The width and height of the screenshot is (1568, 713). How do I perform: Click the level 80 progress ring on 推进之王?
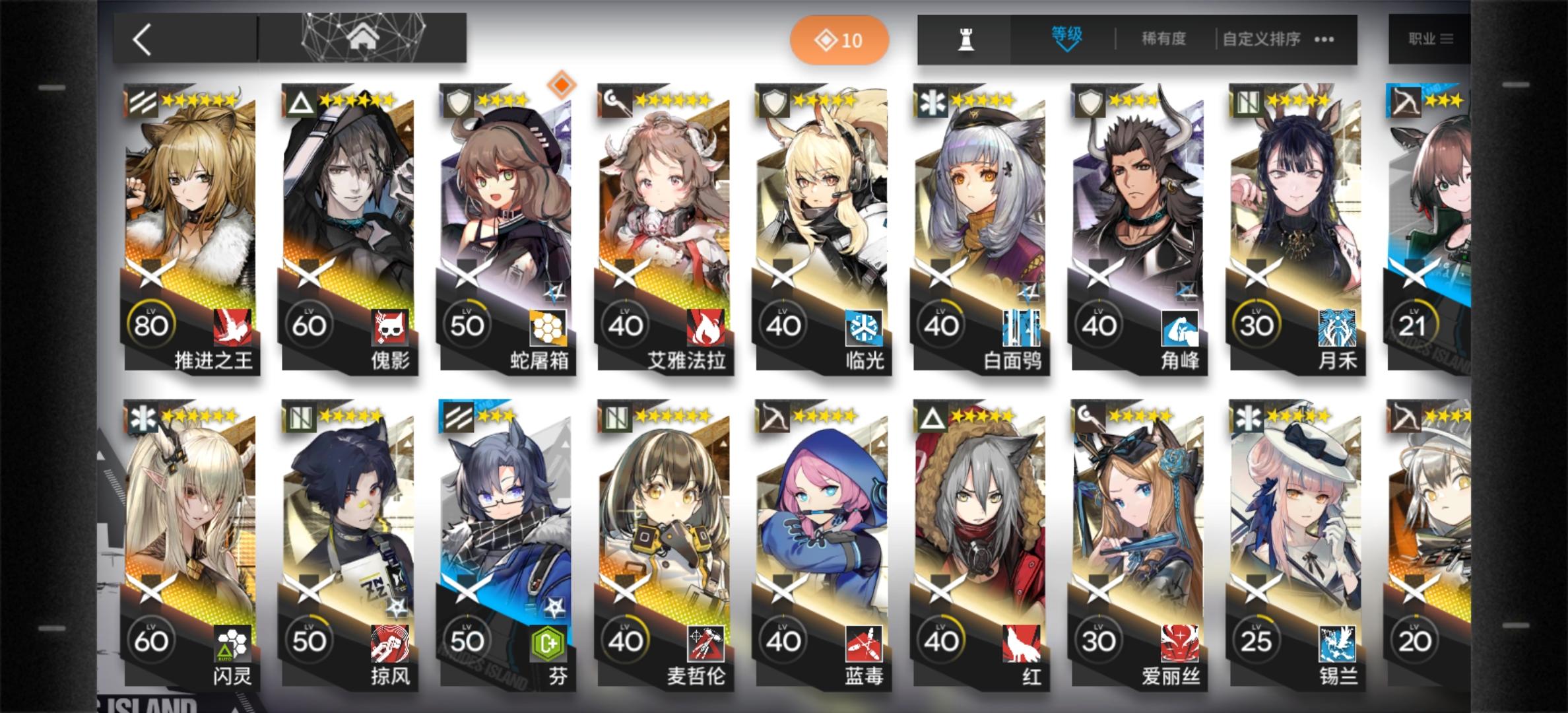click(x=153, y=323)
